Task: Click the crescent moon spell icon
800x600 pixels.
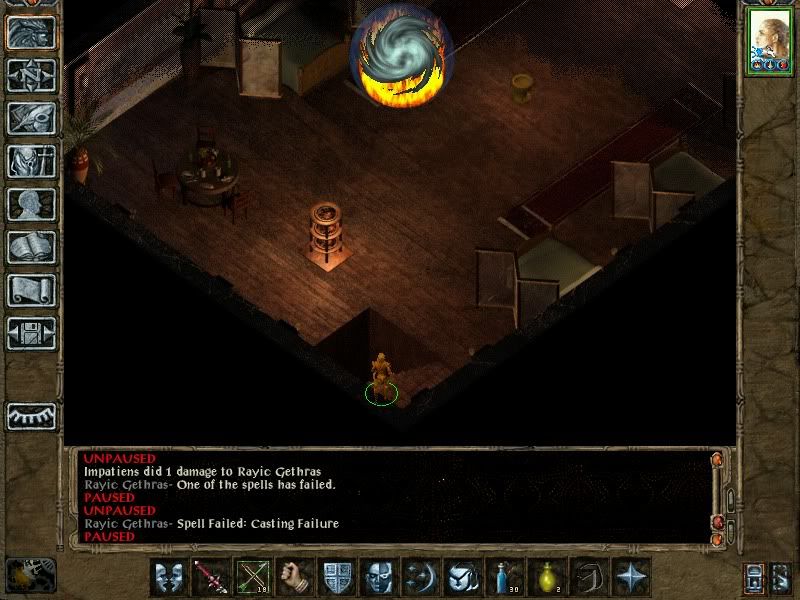Action: click(x=421, y=577)
